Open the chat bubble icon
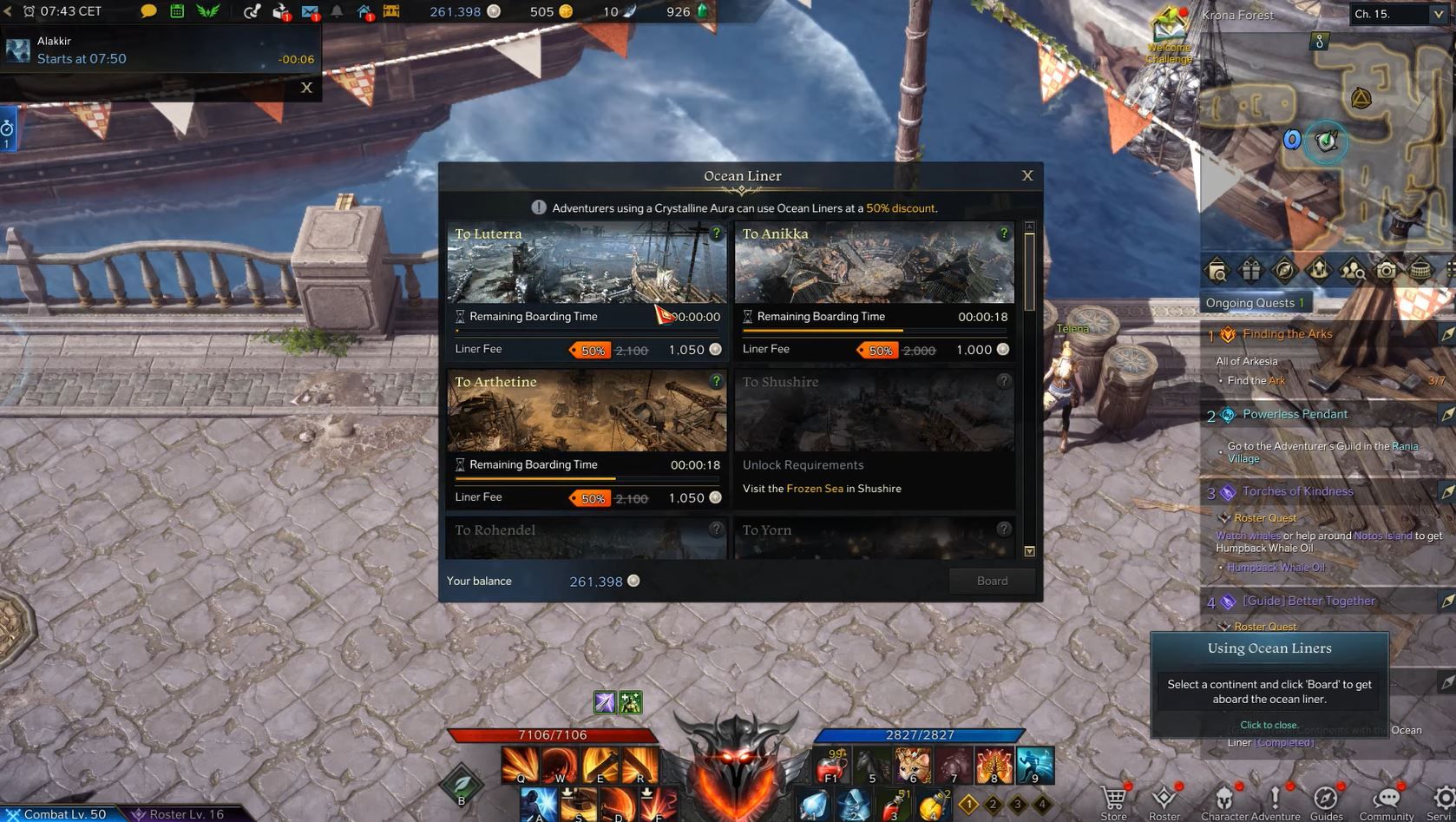The width and height of the screenshot is (1456, 822). click(x=148, y=12)
